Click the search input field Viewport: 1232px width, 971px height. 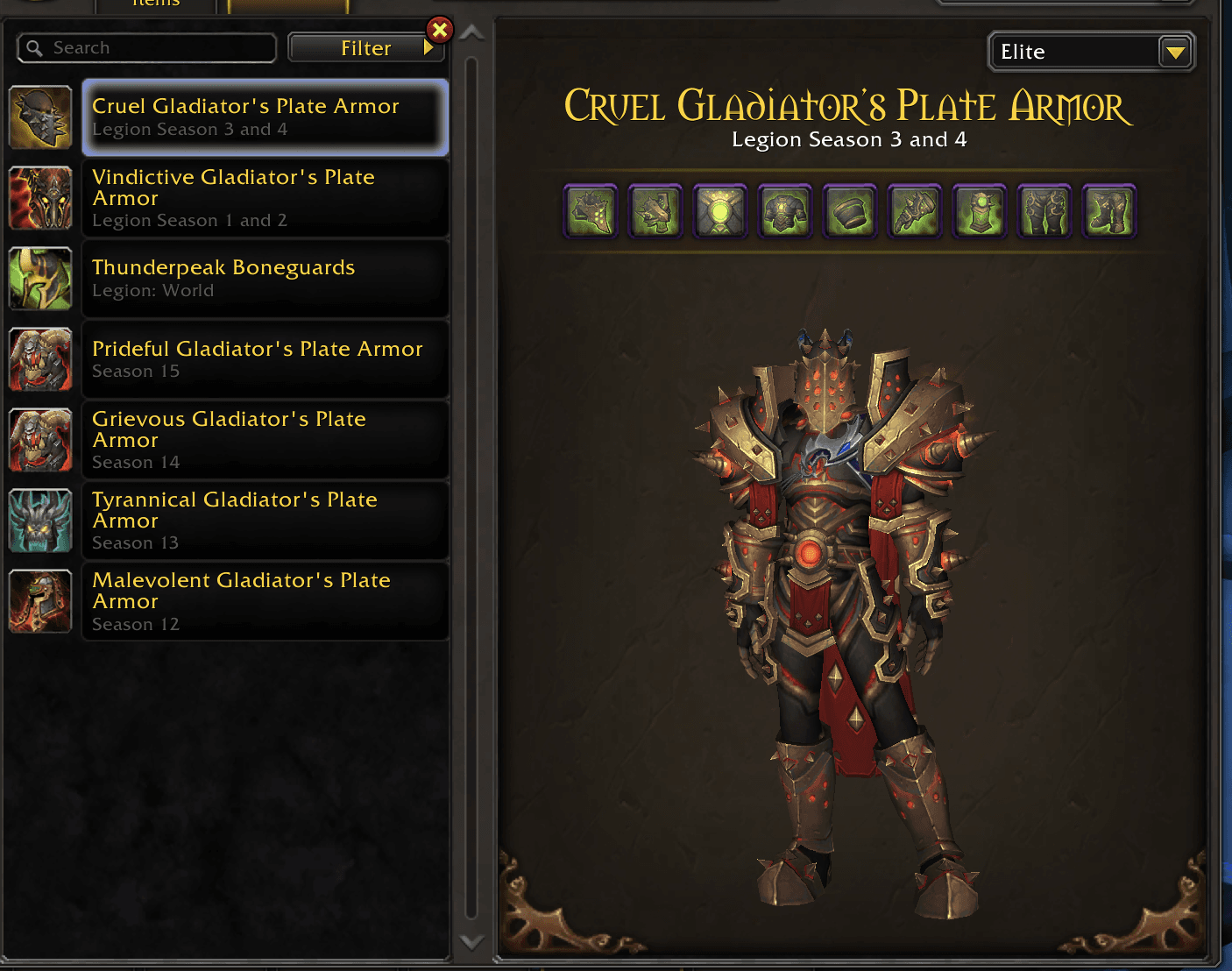pos(145,47)
